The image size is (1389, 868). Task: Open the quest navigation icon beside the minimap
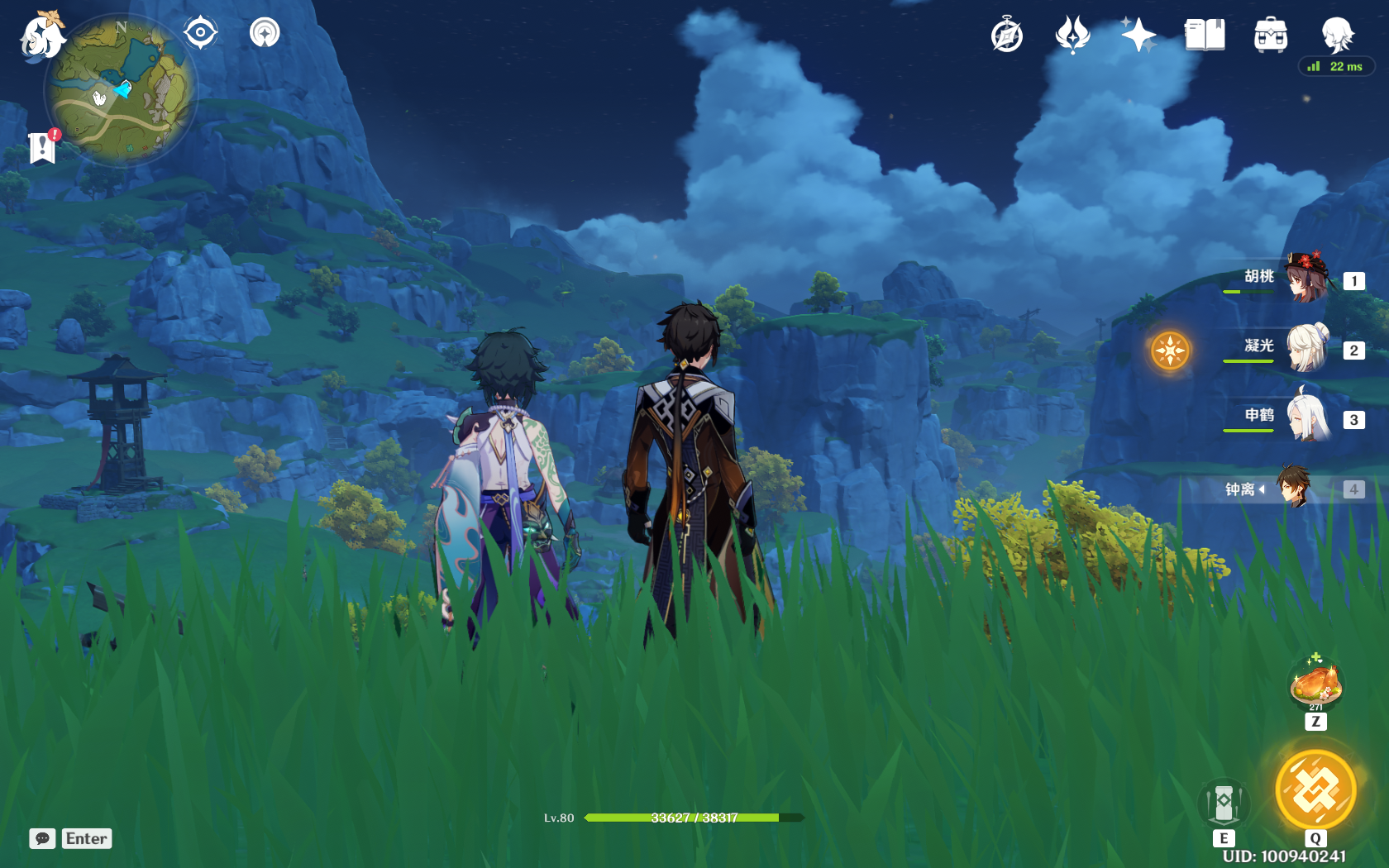tap(265, 33)
